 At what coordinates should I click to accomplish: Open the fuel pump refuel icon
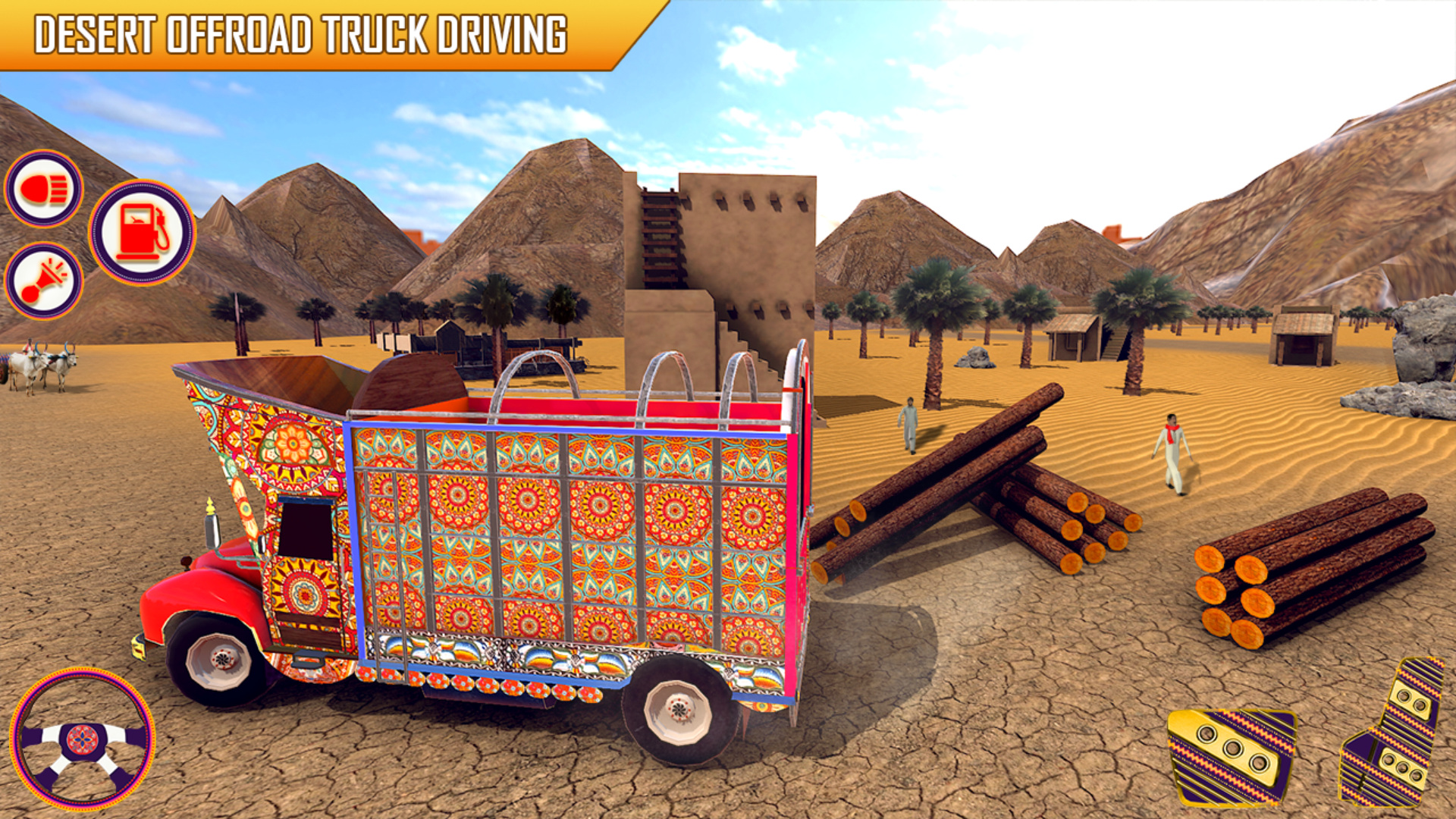[141, 232]
